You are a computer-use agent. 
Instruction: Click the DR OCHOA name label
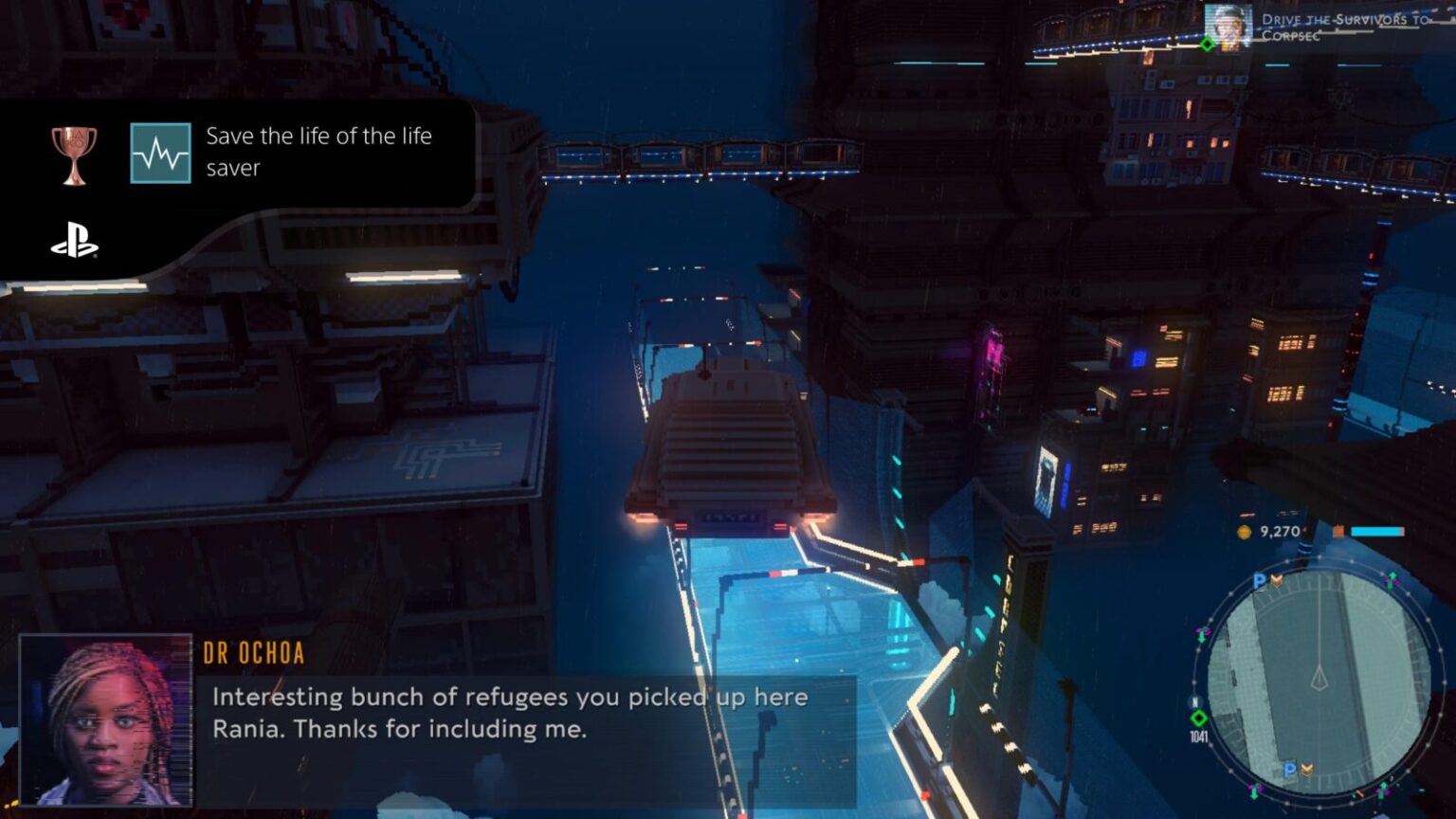click(254, 651)
